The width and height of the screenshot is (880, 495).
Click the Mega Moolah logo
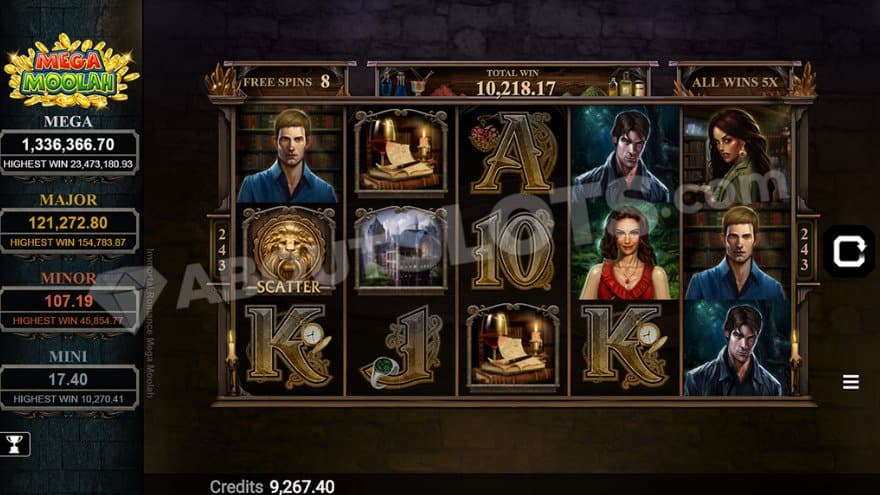click(x=71, y=70)
